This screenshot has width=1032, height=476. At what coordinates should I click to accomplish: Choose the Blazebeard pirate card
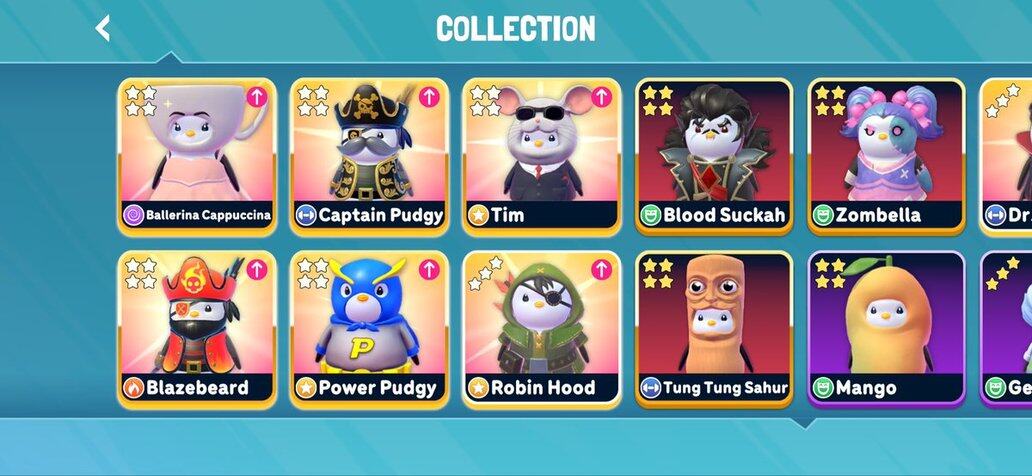click(x=197, y=329)
